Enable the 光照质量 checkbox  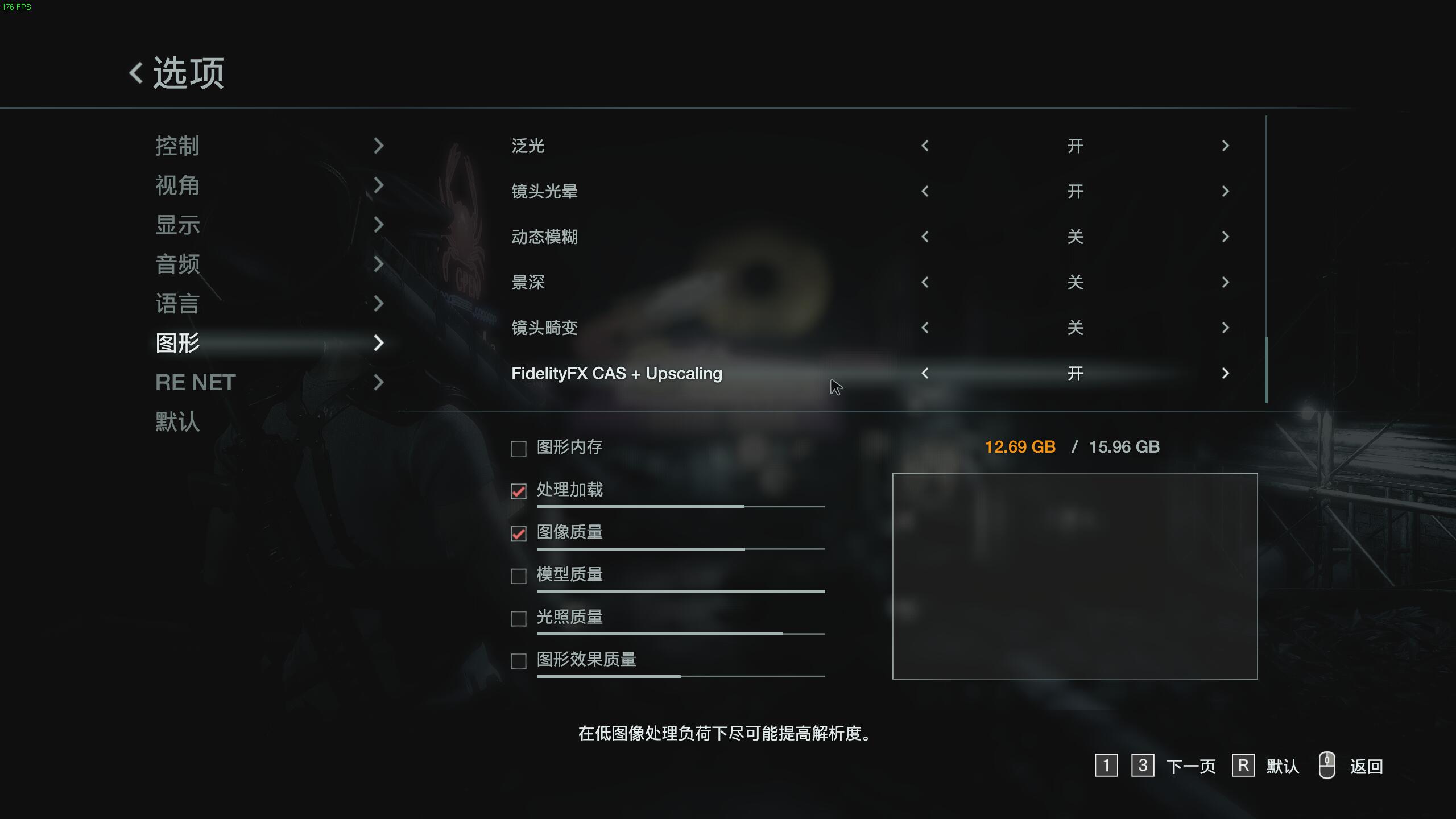(518, 619)
